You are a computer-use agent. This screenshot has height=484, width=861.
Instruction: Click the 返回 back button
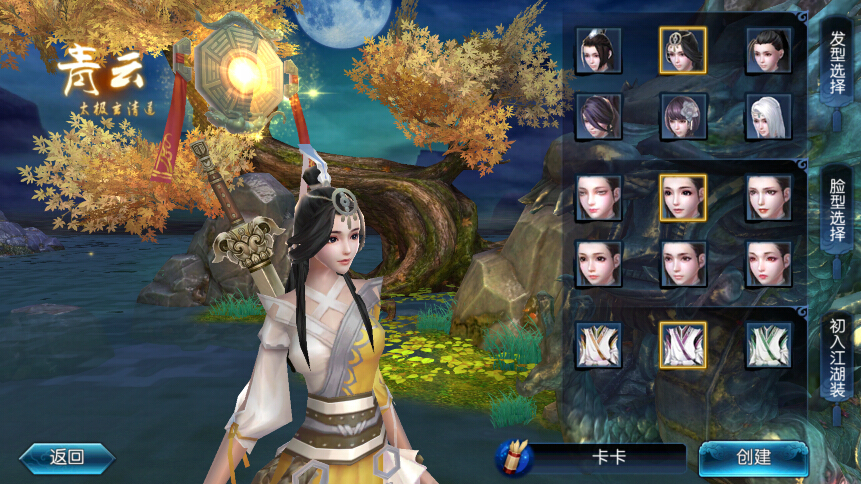click(x=67, y=457)
